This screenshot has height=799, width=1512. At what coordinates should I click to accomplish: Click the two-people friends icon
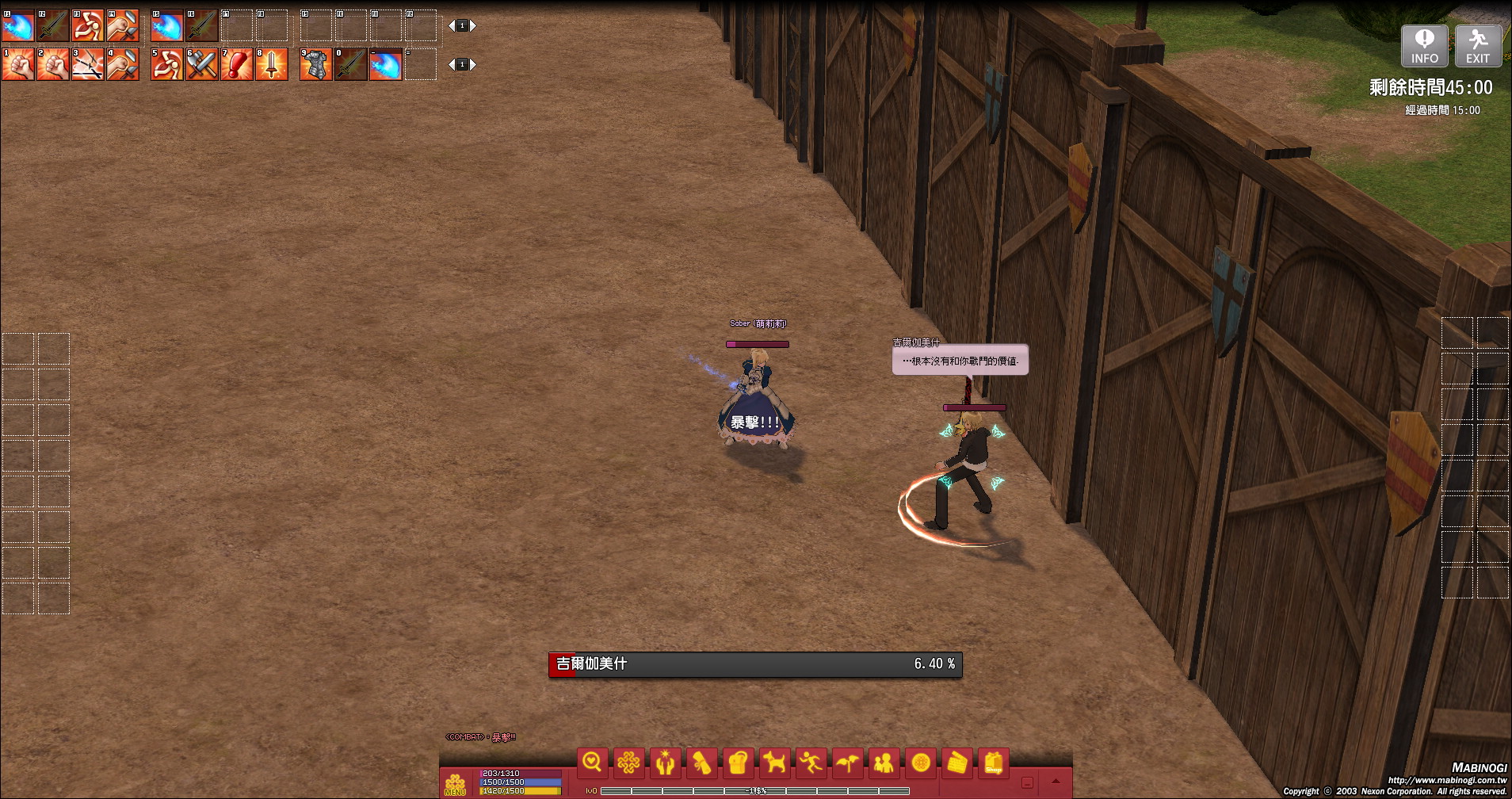point(884,763)
